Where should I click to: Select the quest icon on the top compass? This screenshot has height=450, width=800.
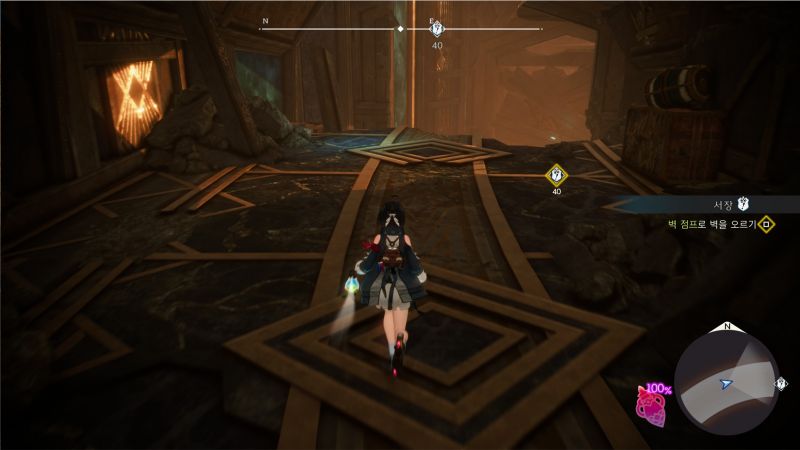[436, 29]
